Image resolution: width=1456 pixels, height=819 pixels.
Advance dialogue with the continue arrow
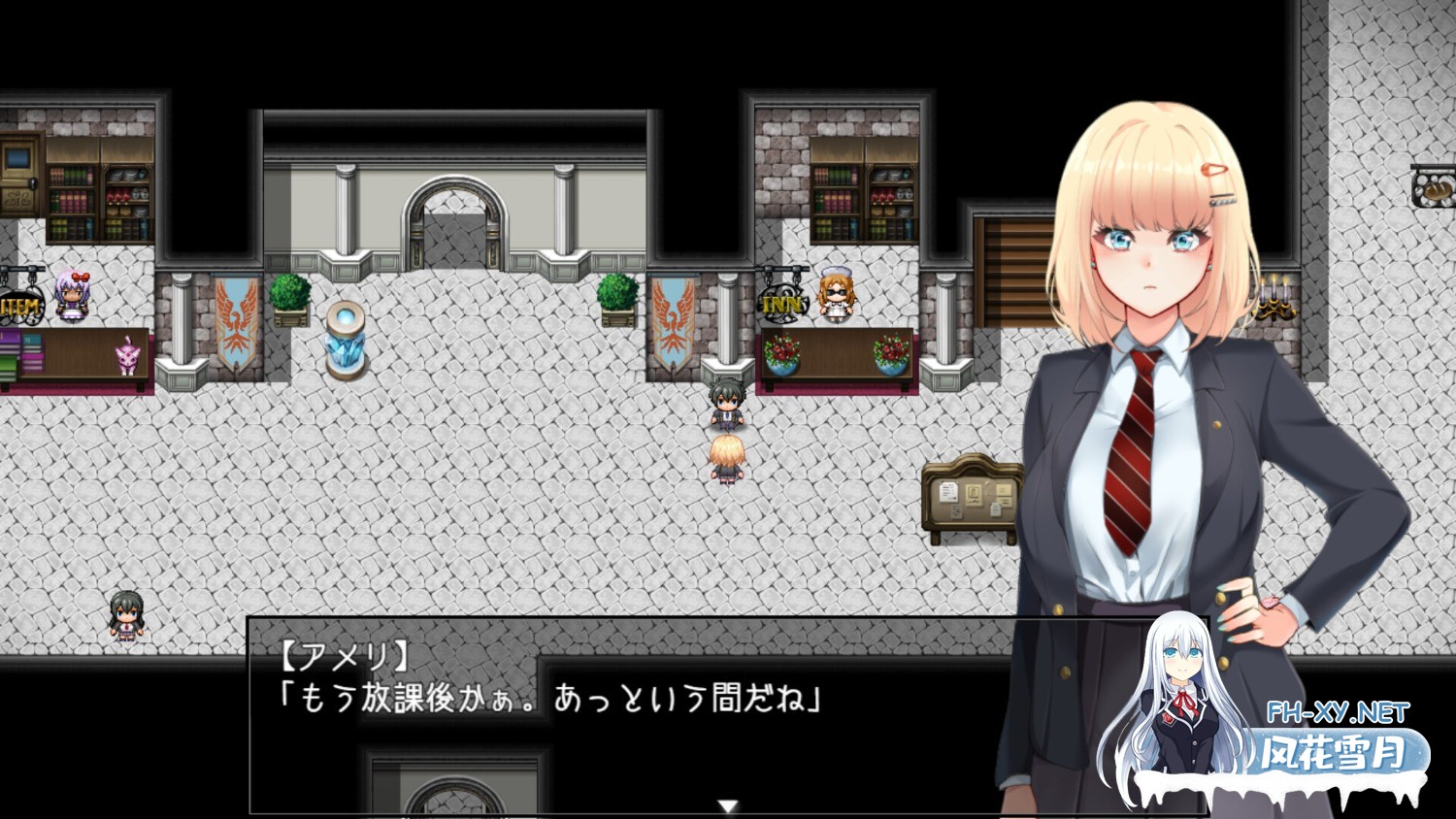(728, 805)
